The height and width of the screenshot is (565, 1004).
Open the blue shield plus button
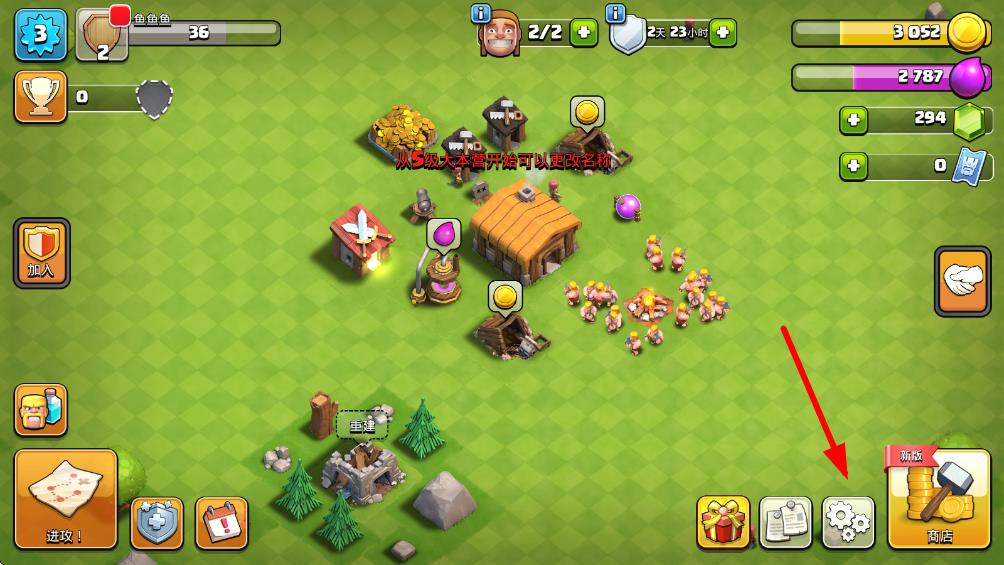158,523
